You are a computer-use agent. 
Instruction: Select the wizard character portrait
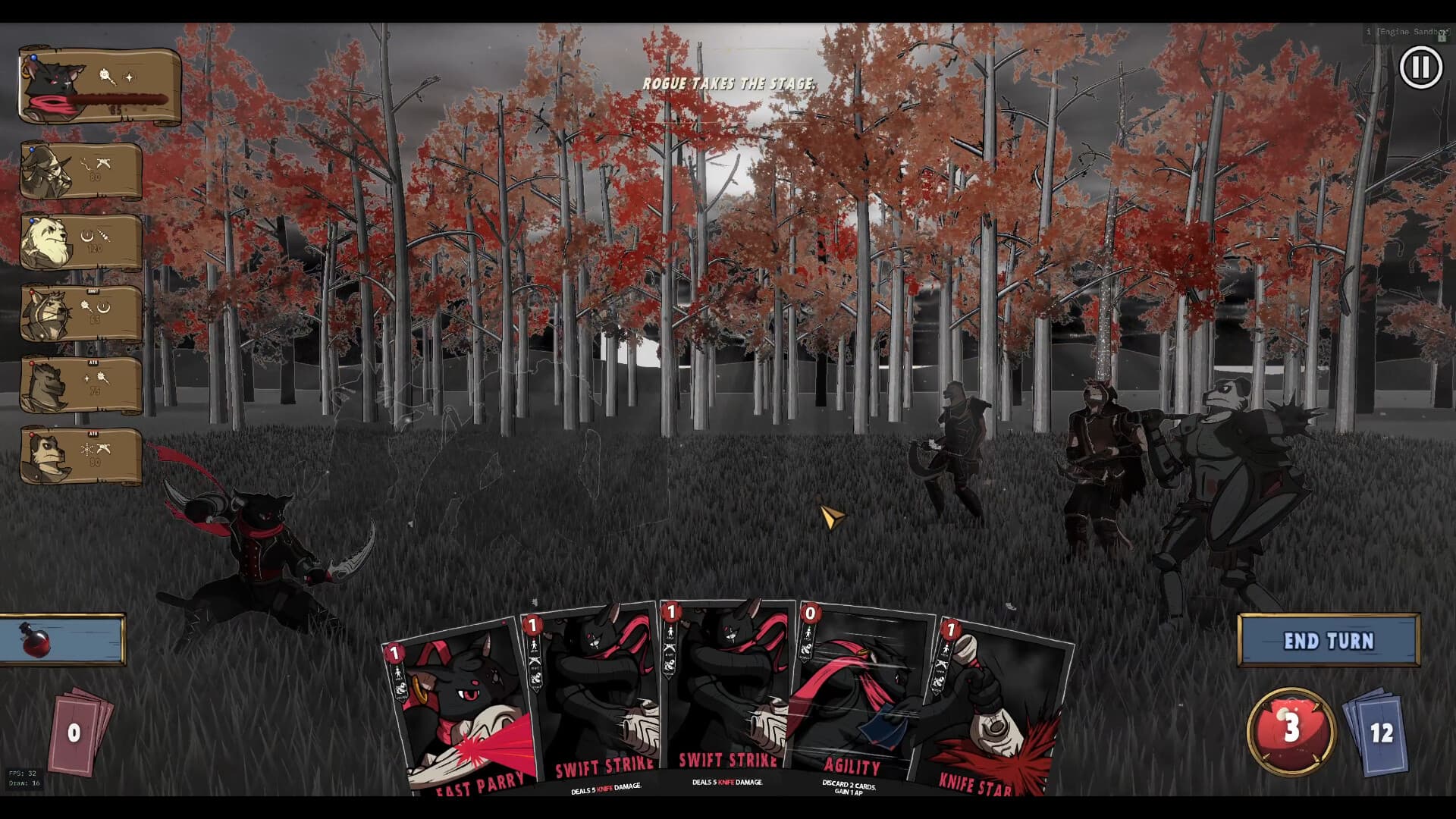tap(44, 171)
